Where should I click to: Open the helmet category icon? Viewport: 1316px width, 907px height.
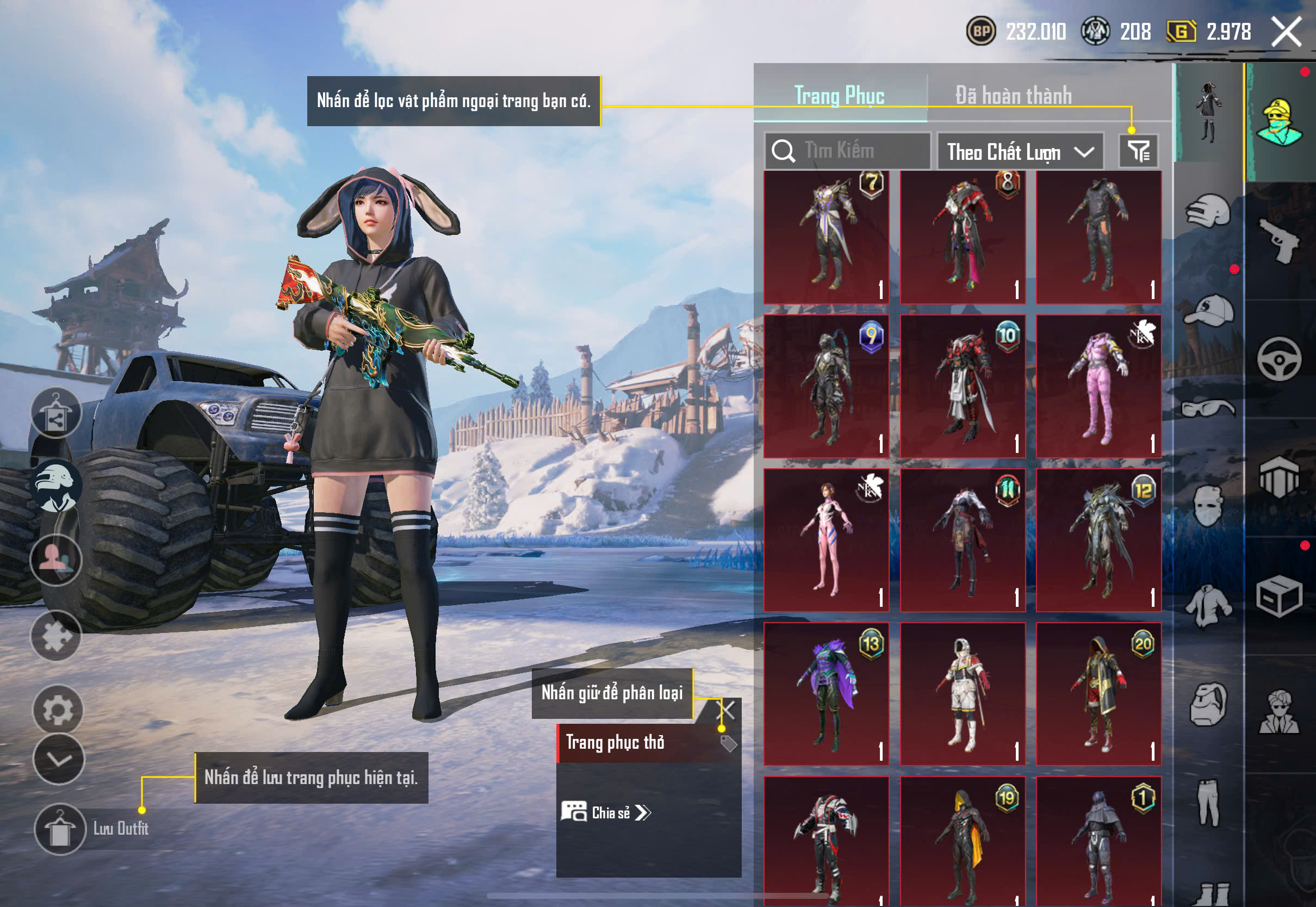(x=1208, y=212)
